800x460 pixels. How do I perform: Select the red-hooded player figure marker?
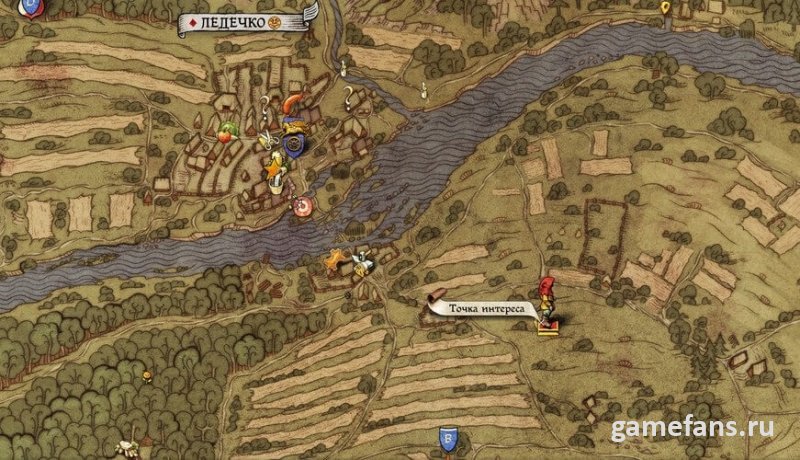[548, 301]
